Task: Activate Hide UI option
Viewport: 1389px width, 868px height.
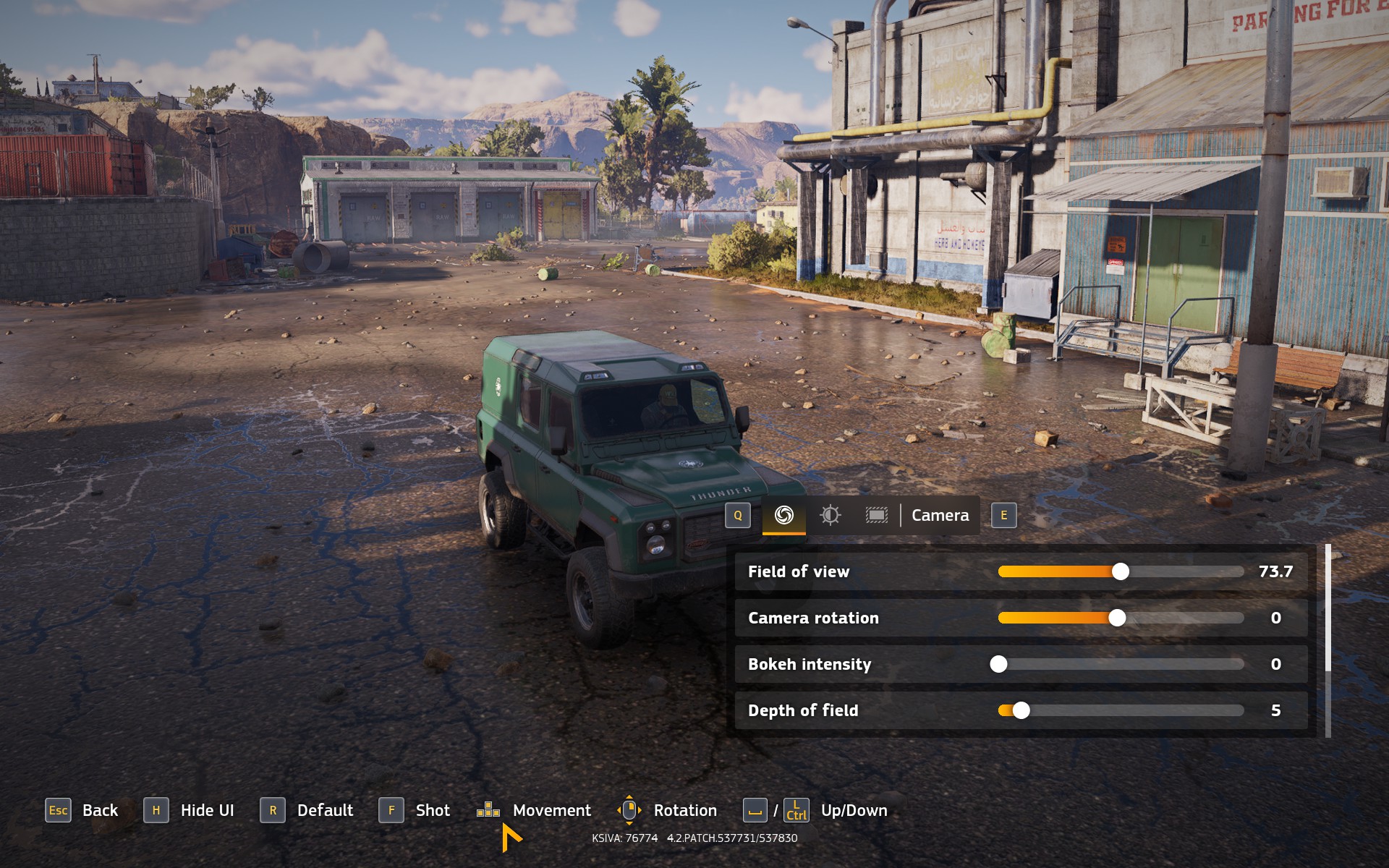Action: pyautogui.click(x=207, y=810)
